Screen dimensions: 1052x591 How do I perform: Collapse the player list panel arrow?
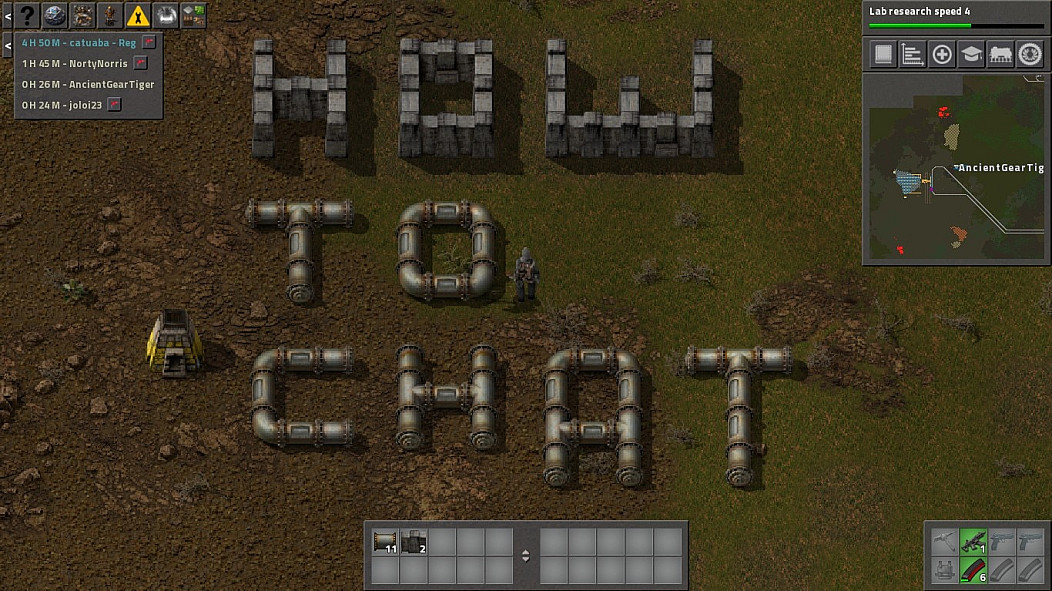[x=7, y=44]
